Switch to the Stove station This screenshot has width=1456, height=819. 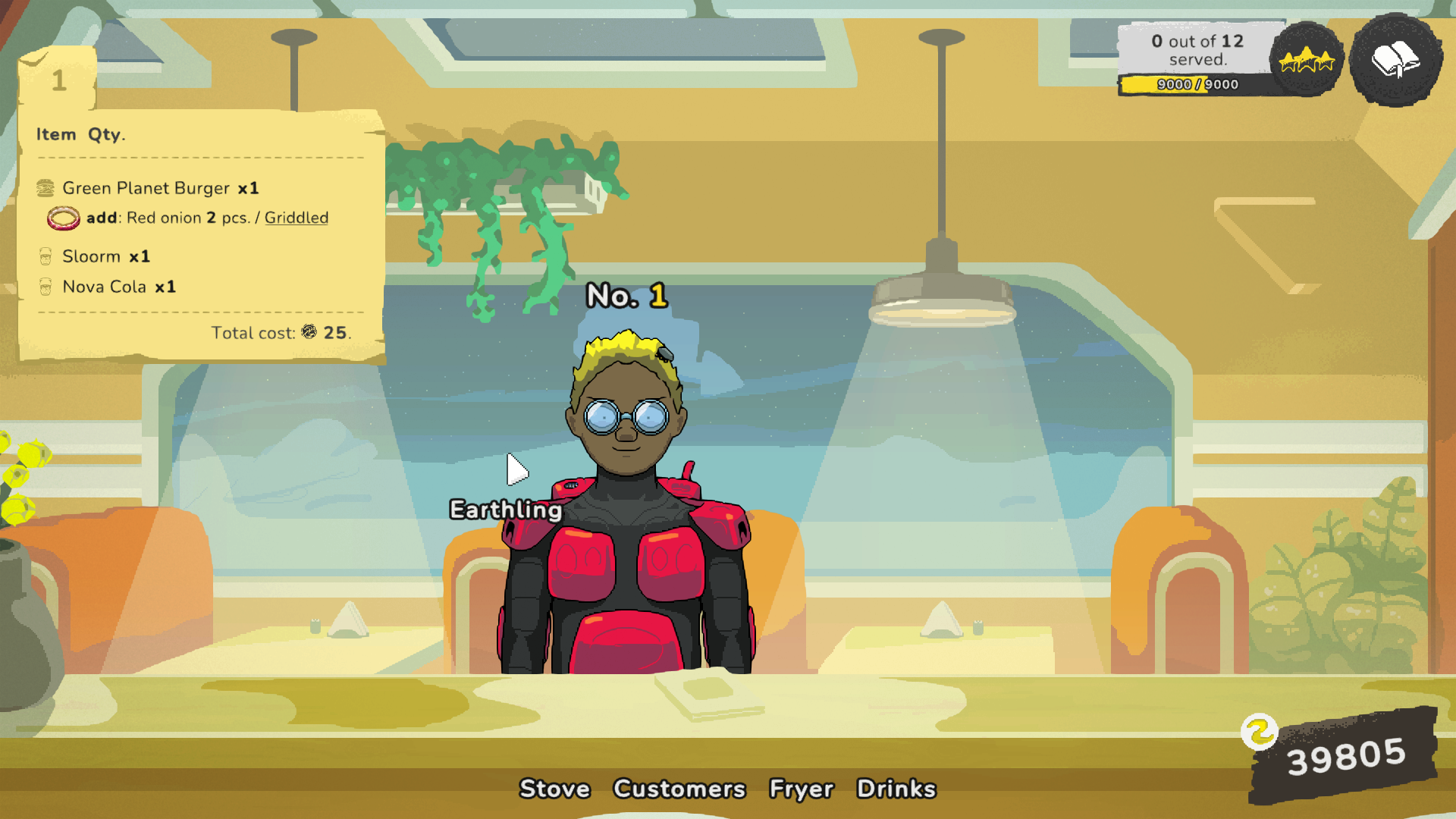[554, 789]
